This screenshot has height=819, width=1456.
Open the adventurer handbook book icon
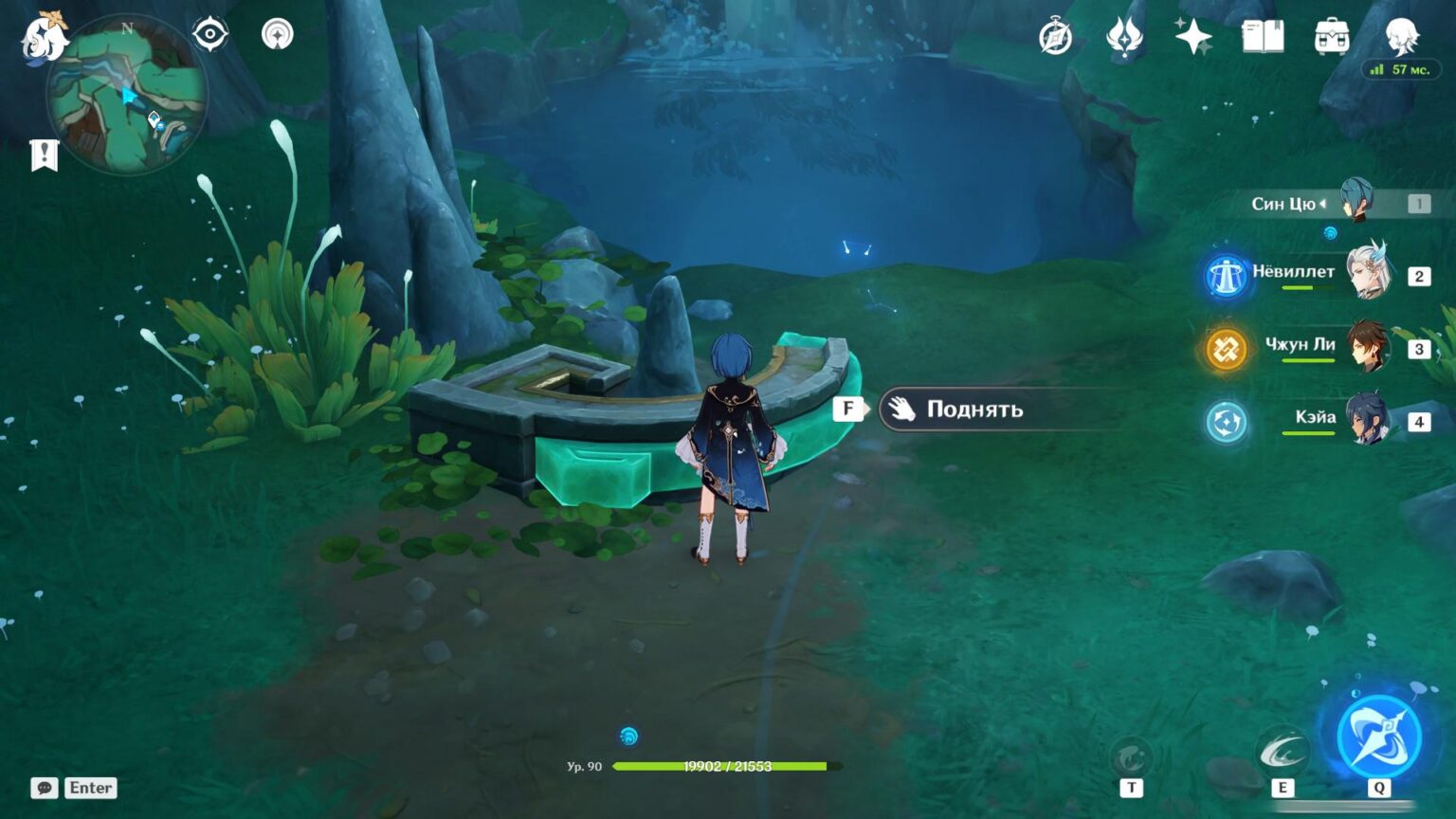[1263, 37]
